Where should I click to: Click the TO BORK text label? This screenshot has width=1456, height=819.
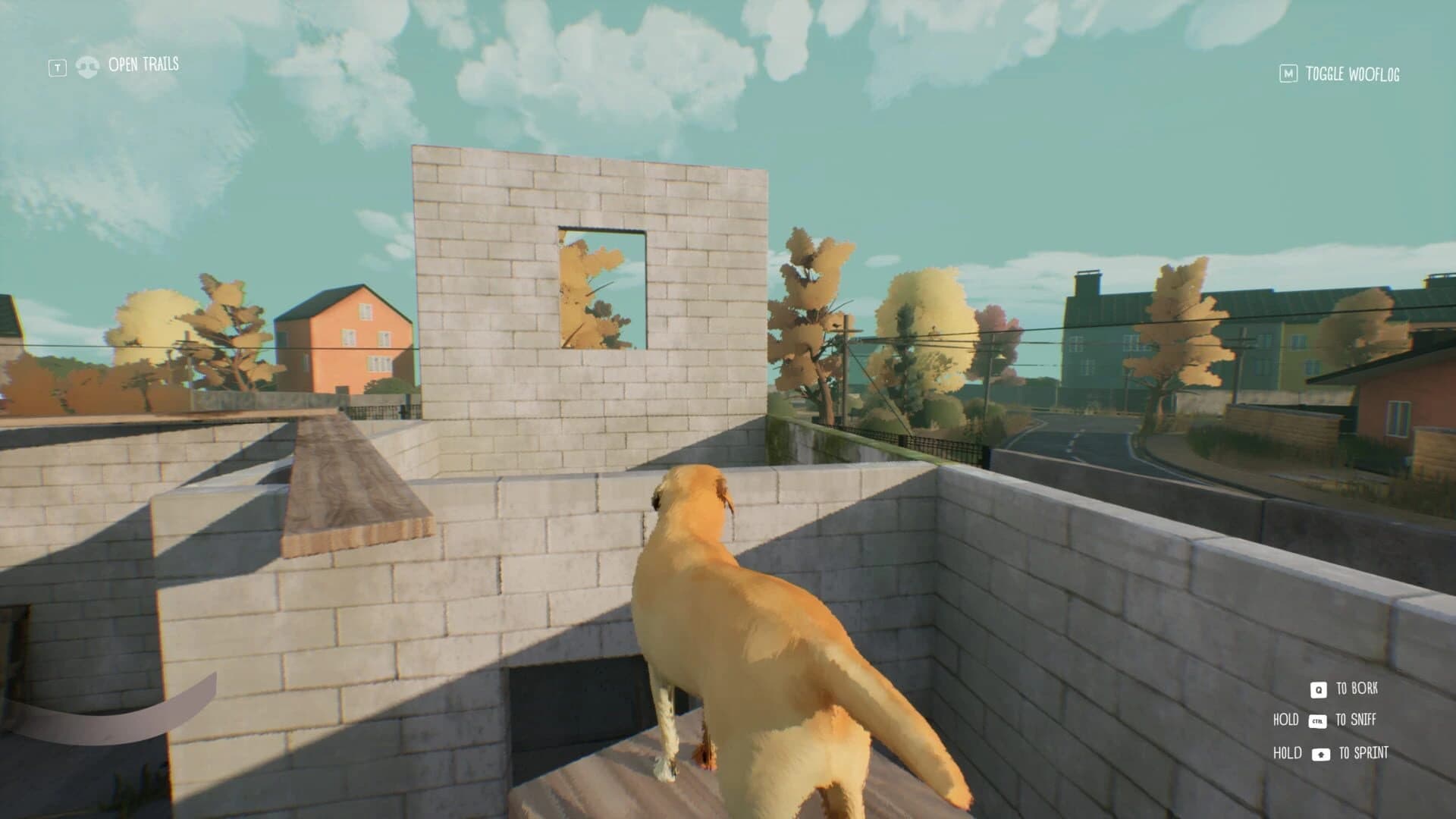pyautogui.click(x=1357, y=689)
